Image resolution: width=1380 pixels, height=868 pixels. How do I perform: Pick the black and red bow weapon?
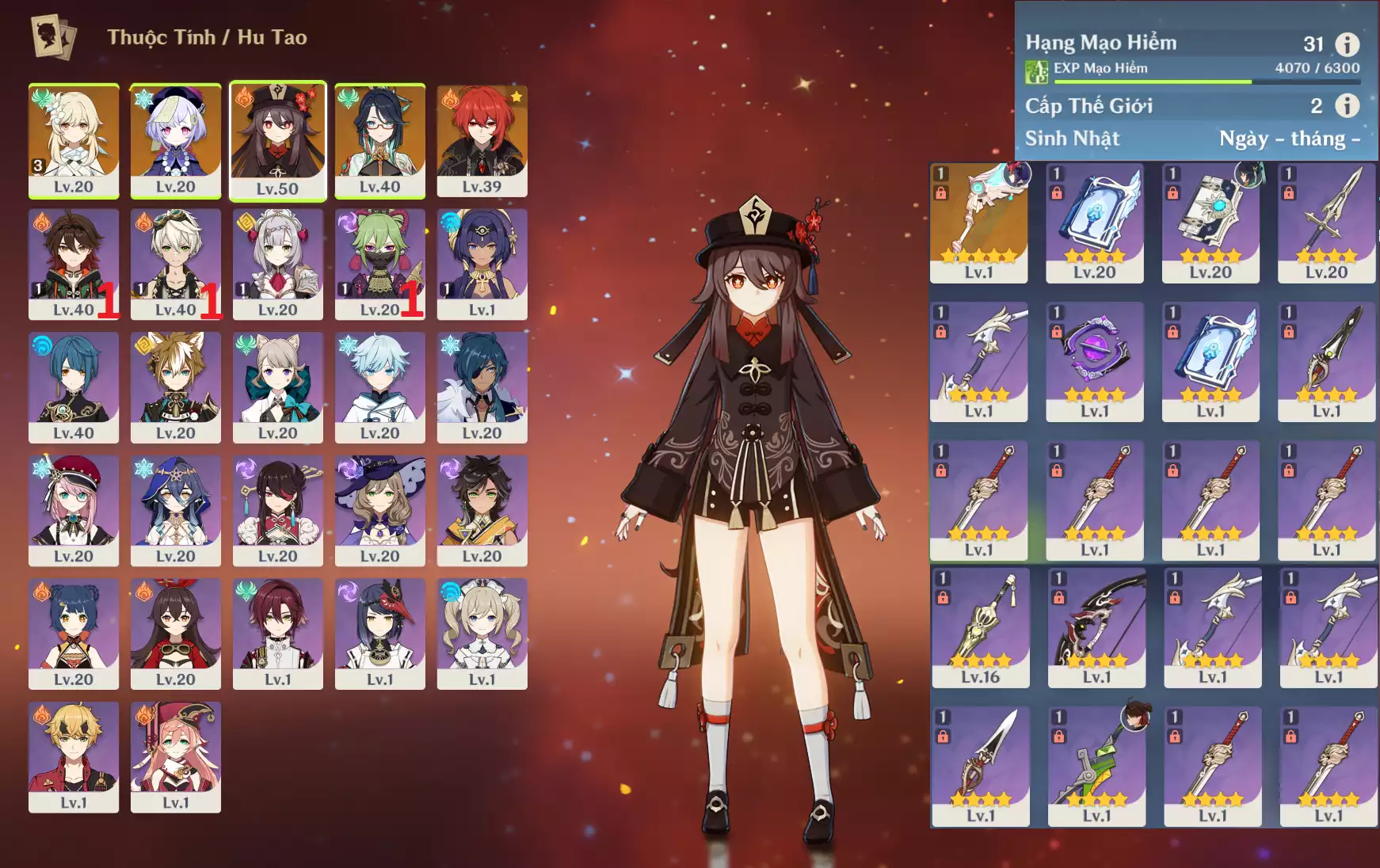pos(1096,627)
